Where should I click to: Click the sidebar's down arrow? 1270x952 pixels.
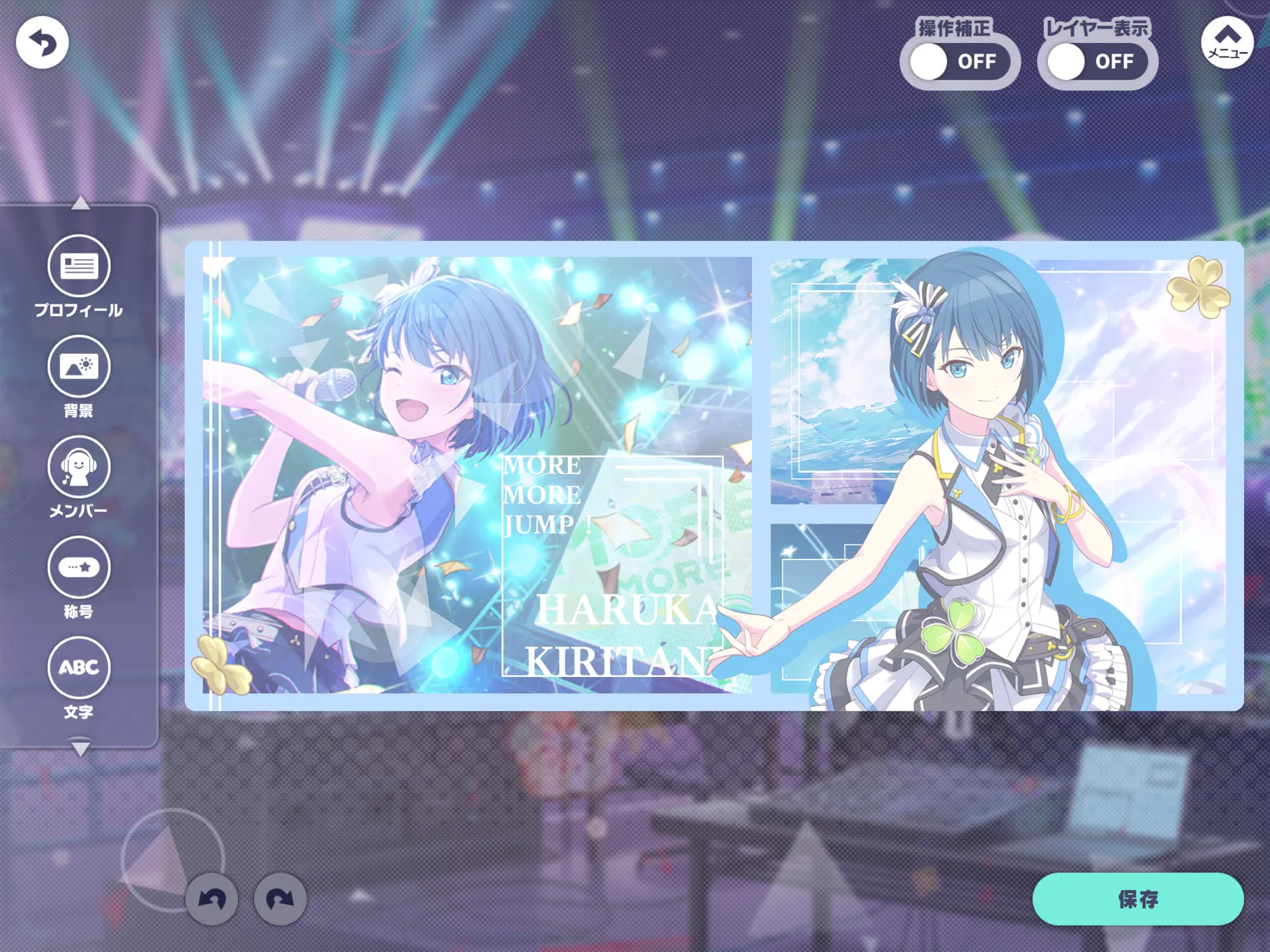coord(81,749)
